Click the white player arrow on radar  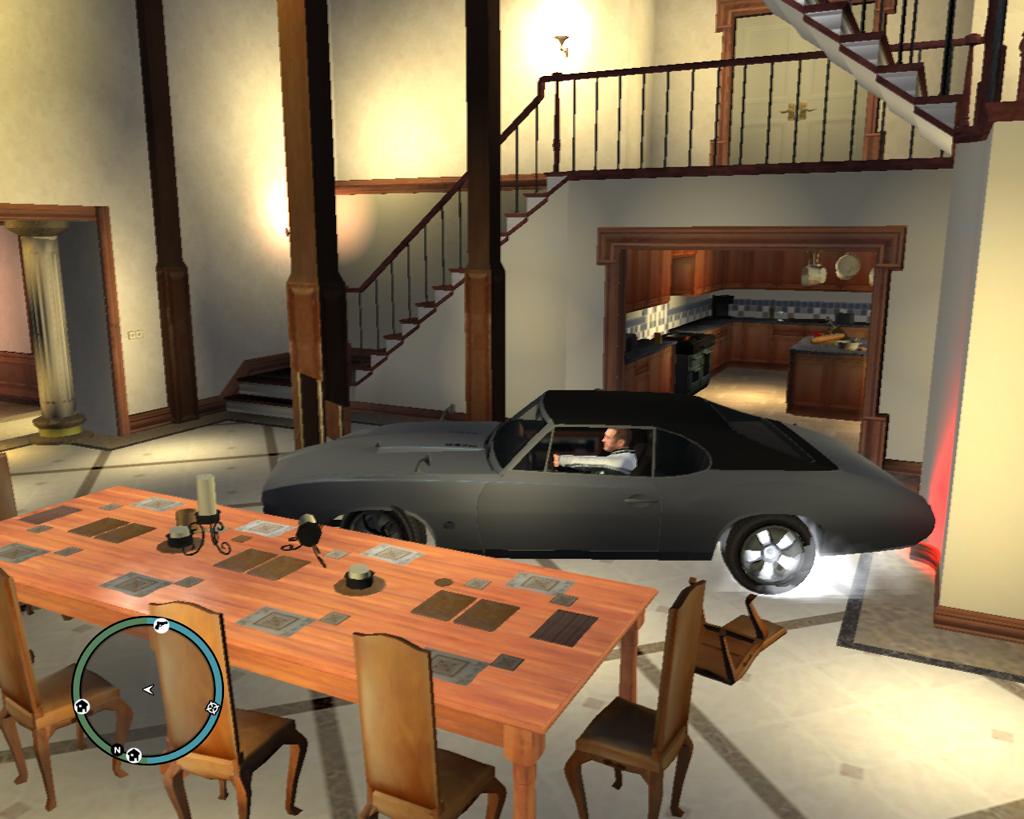pos(149,689)
